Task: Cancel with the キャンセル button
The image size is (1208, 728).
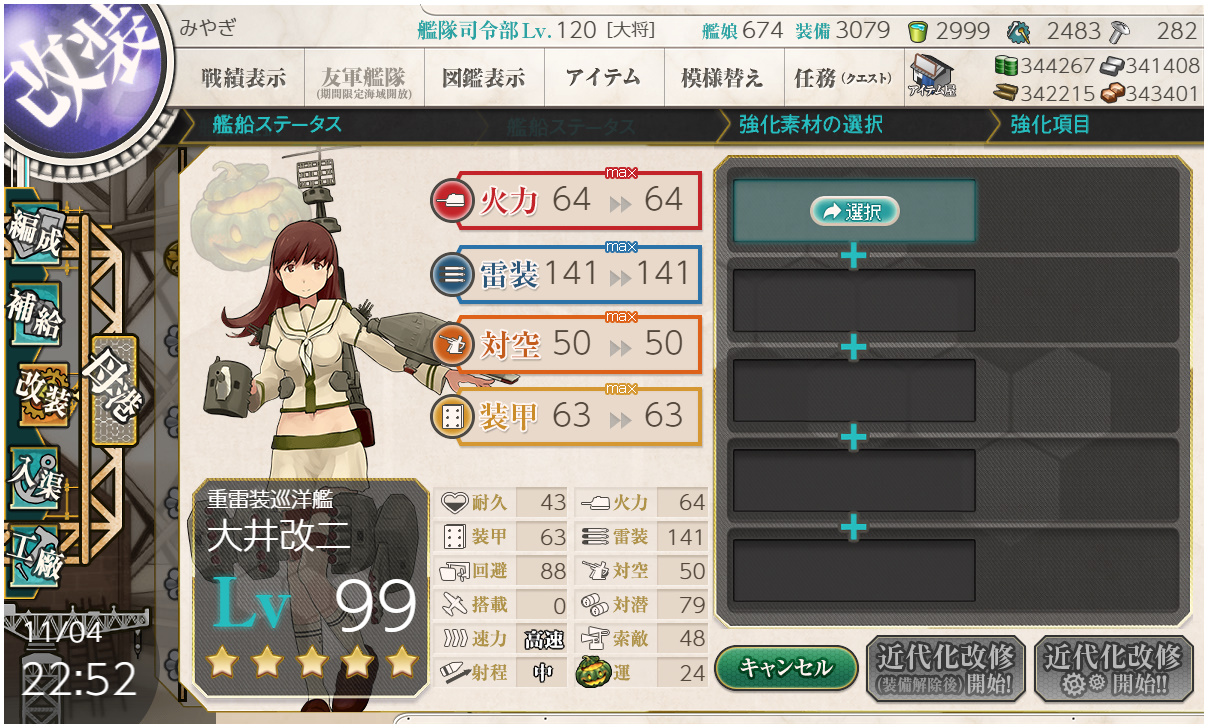Action: [x=786, y=669]
